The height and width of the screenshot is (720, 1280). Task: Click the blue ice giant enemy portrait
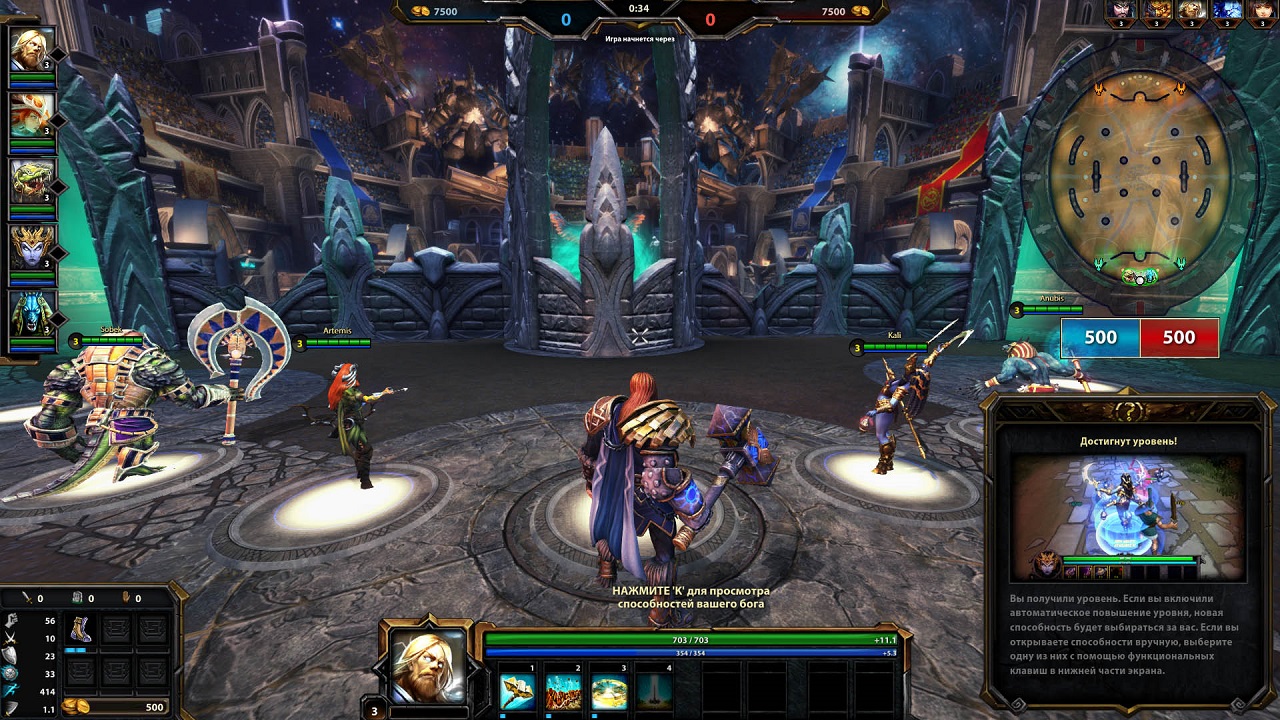coord(1226,12)
